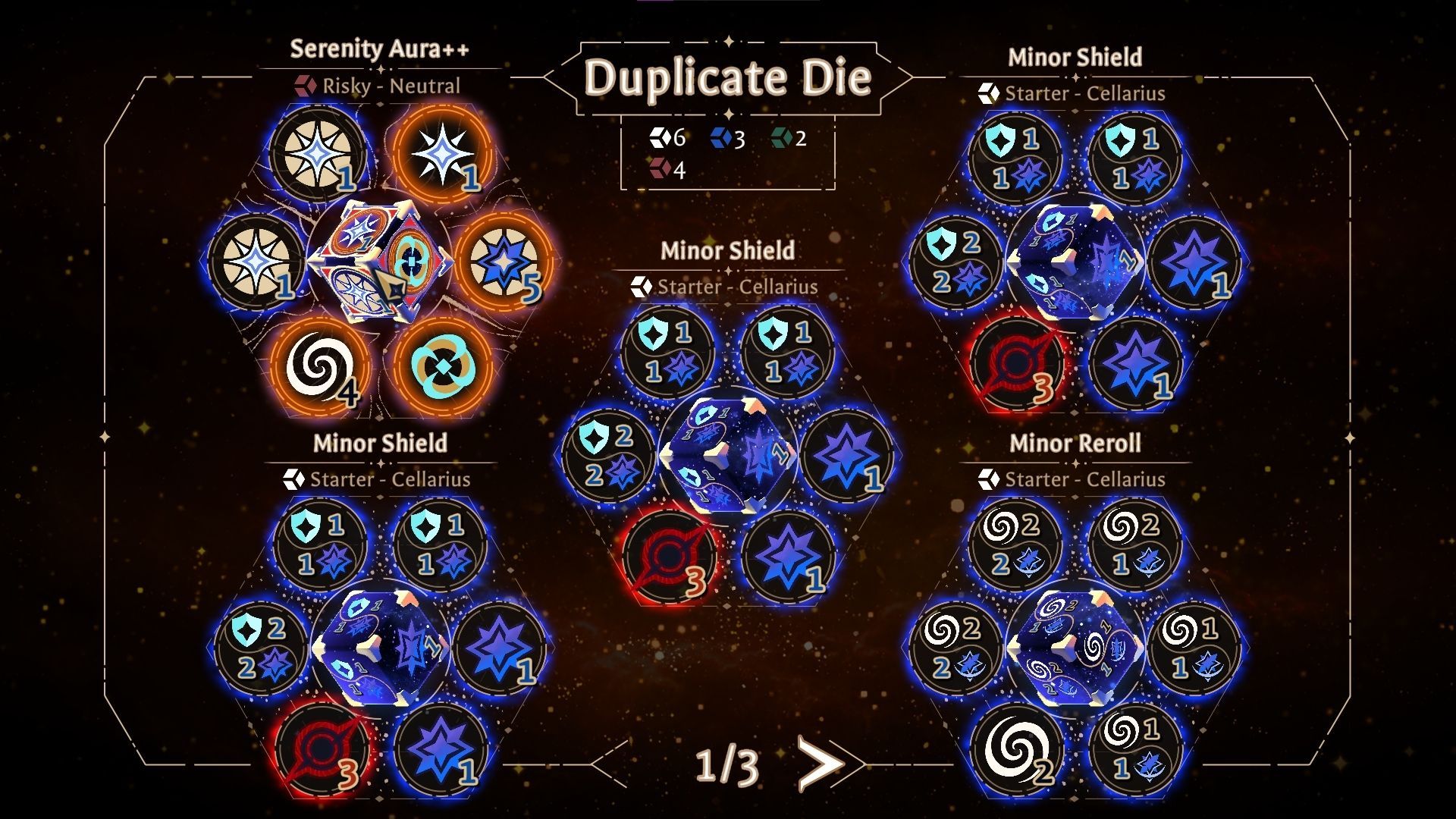Screen dimensions: 1456x819
Task: Click the green dice cost icon showing 2
Action: tap(783, 139)
